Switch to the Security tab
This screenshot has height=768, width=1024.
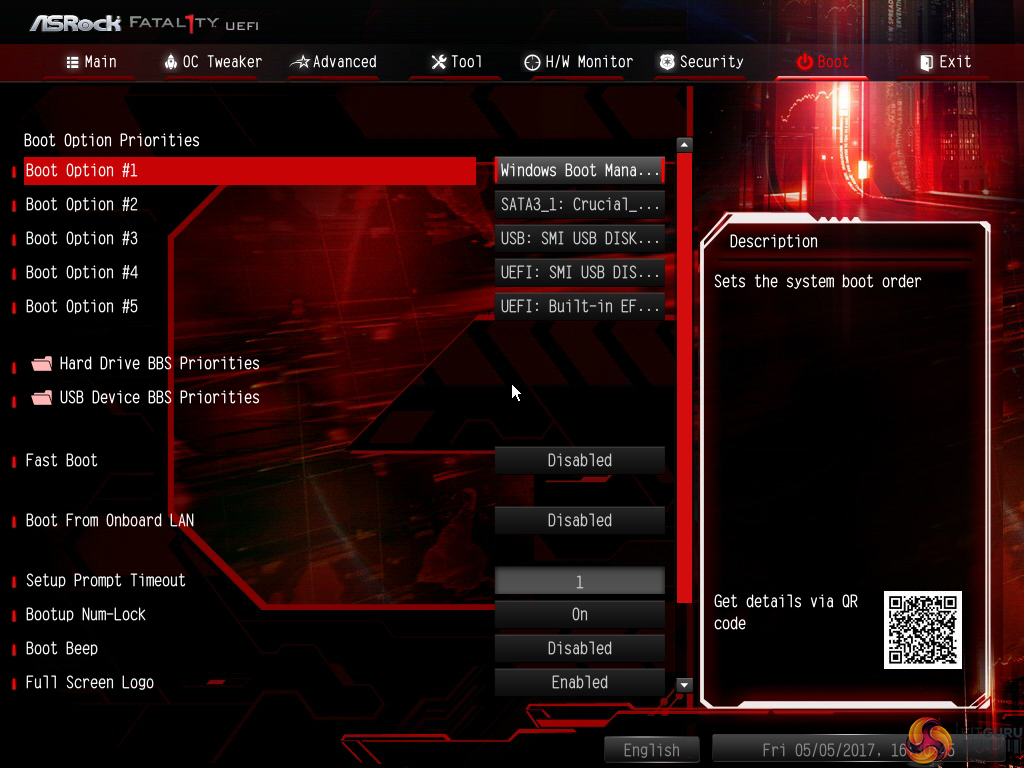coord(700,62)
